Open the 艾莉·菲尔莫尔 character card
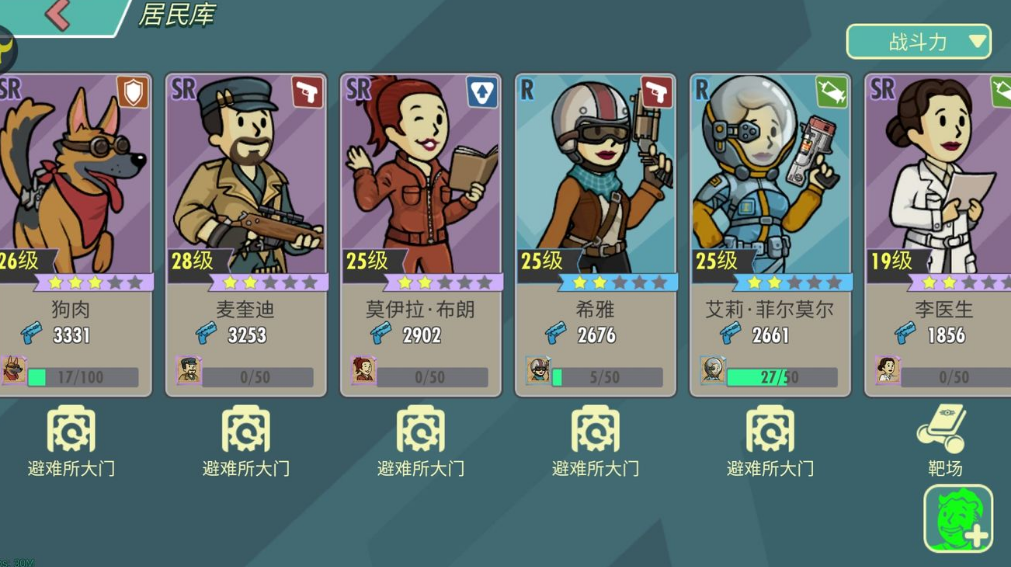Viewport: 1011px width, 567px height. tap(770, 235)
